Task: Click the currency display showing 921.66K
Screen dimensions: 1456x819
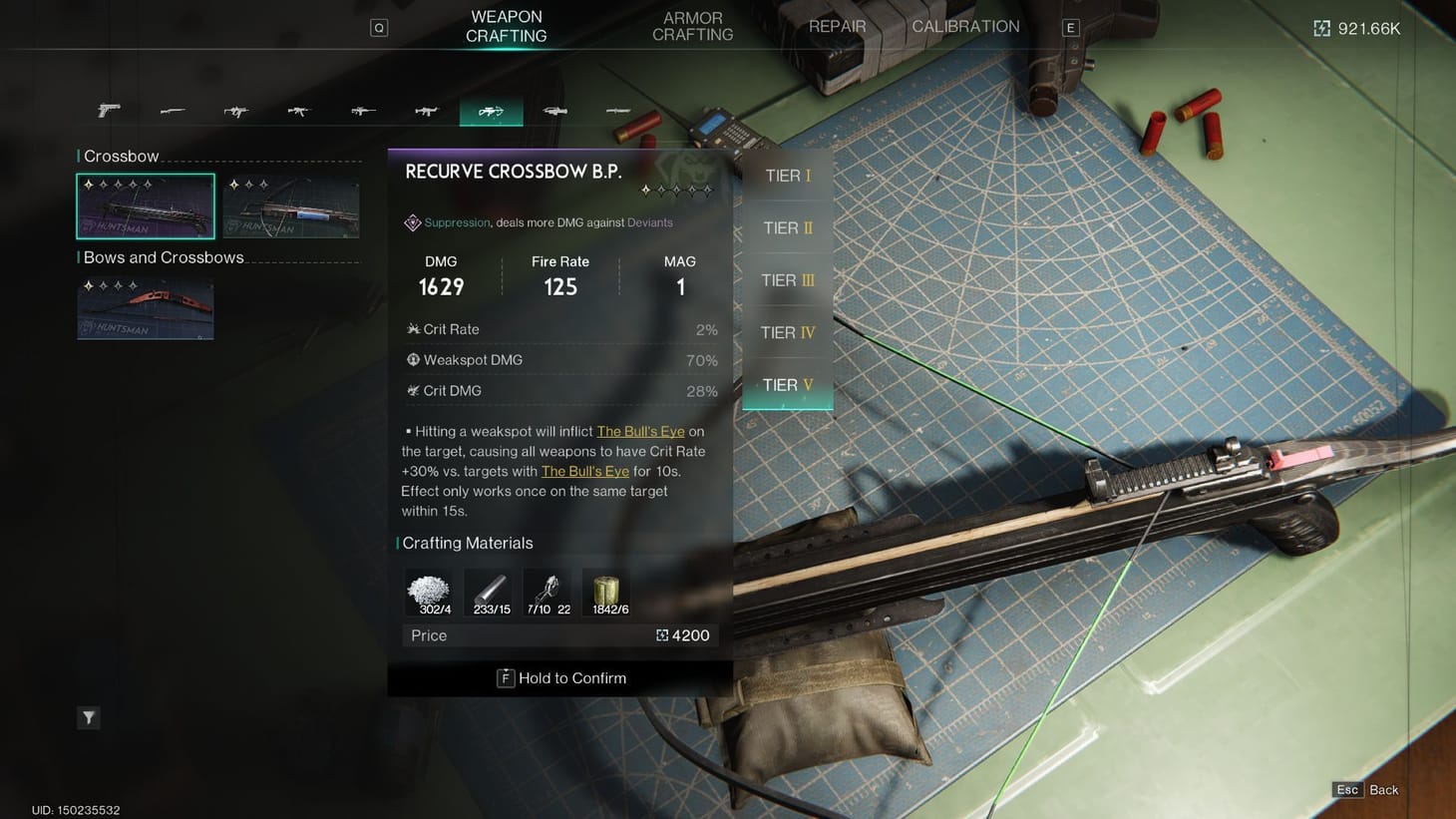Action: [1356, 28]
